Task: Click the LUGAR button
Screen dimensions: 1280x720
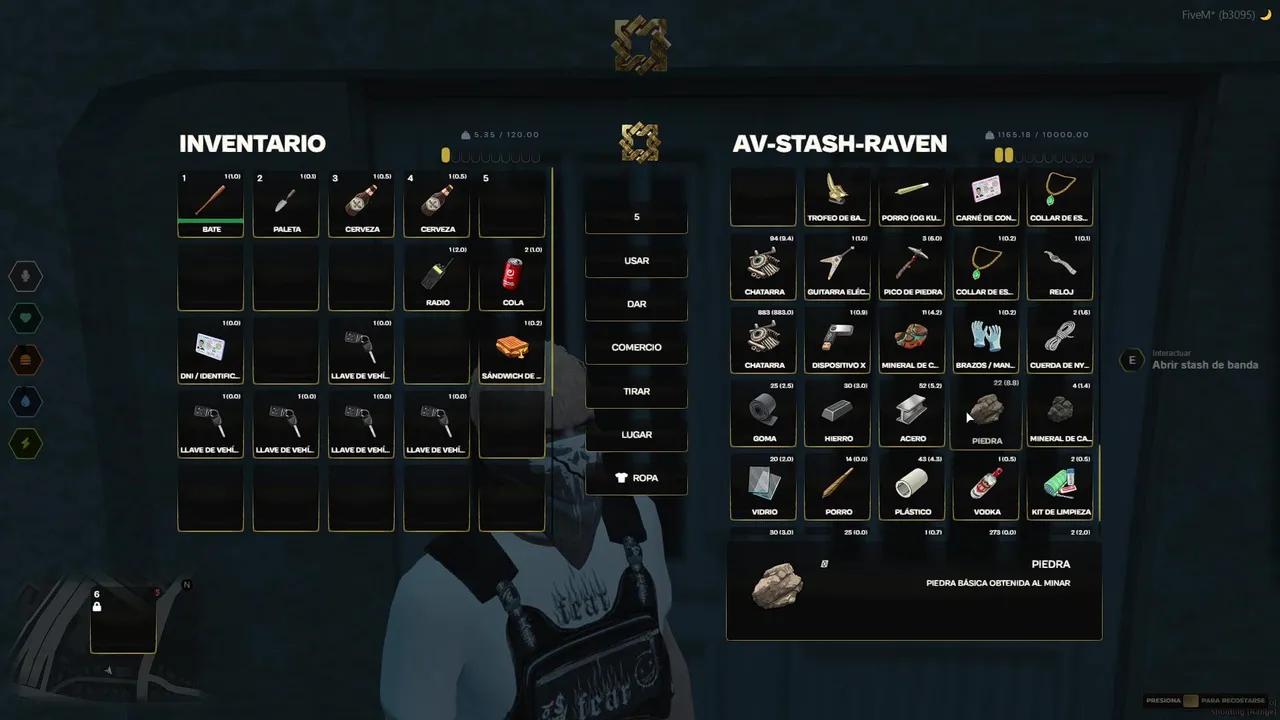Action: [x=636, y=435]
